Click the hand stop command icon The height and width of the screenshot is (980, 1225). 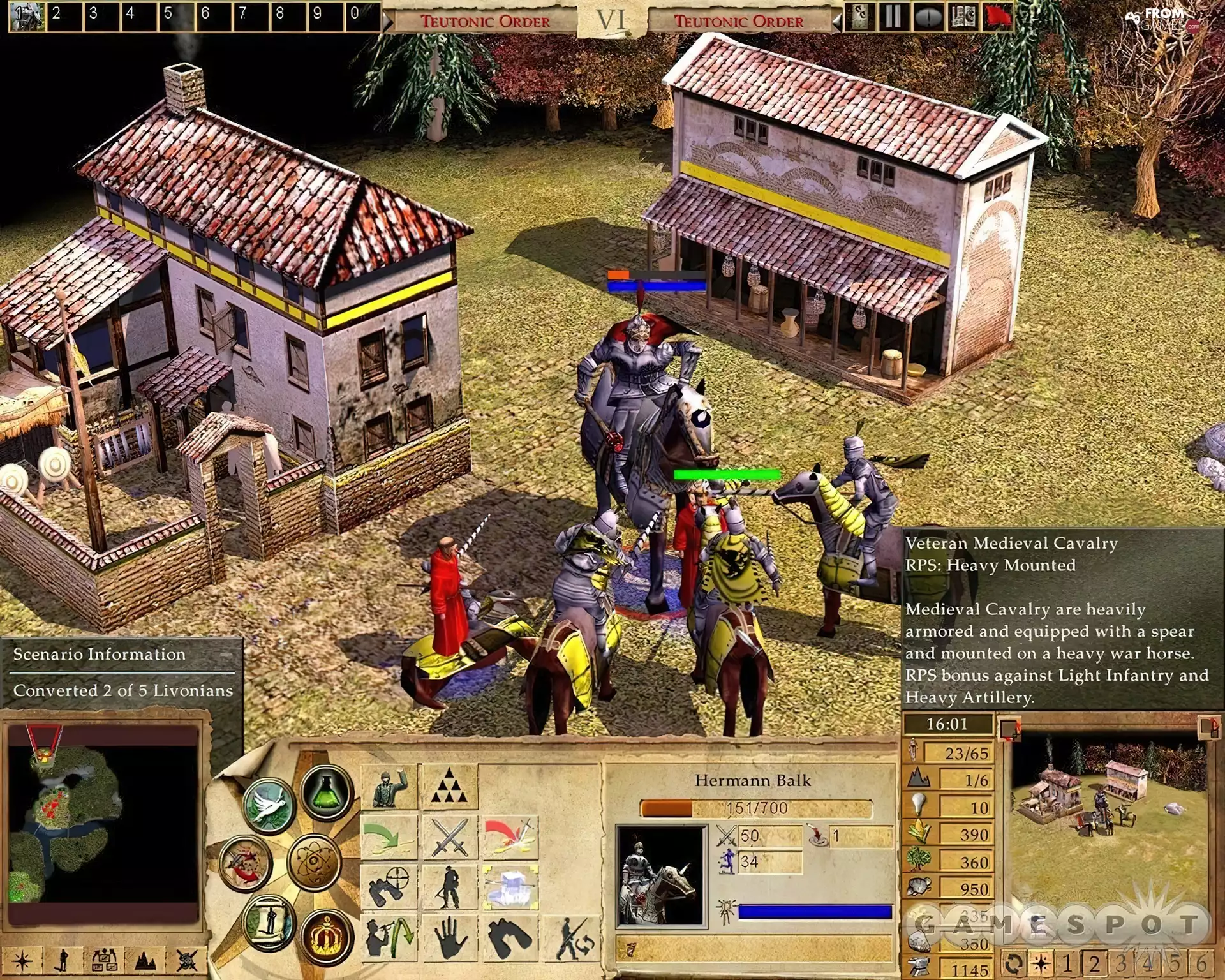tap(449, 938)
